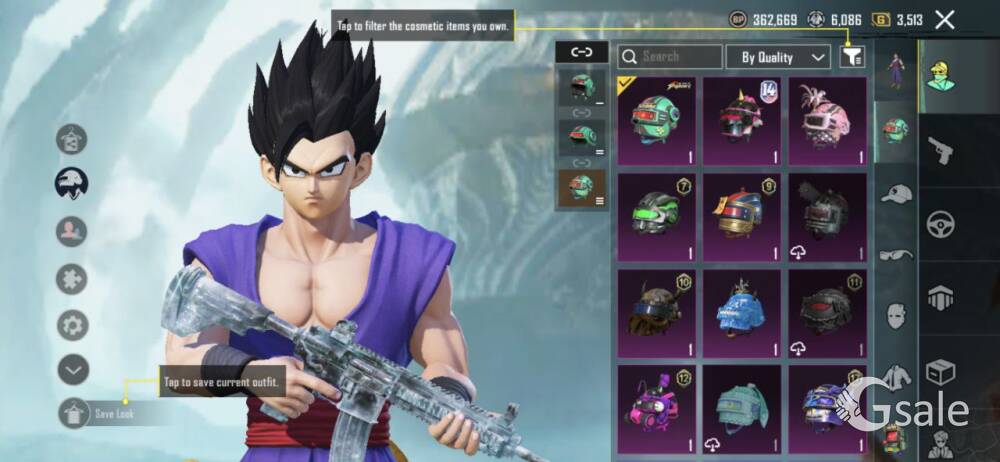Choose the red and gold helmet skin
The image size is (1000, 462).
coord(741,216)
